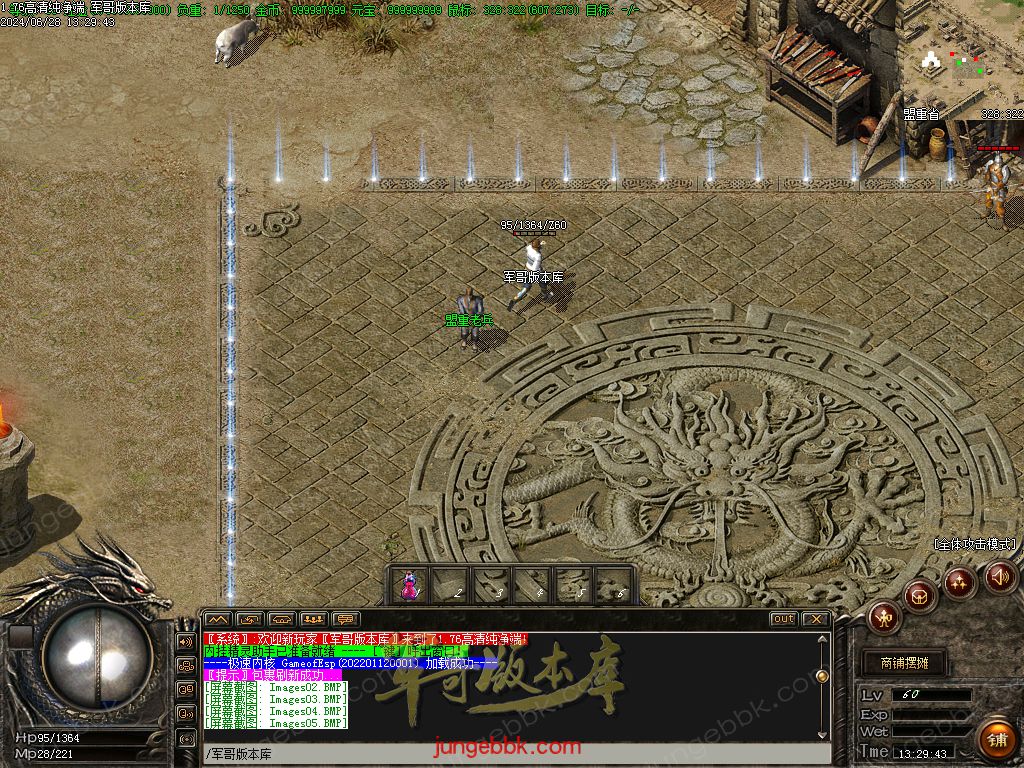Select the red potion in belt slot 1
The height and width of the screenshot is (768, 1024).
pos(409,587)
